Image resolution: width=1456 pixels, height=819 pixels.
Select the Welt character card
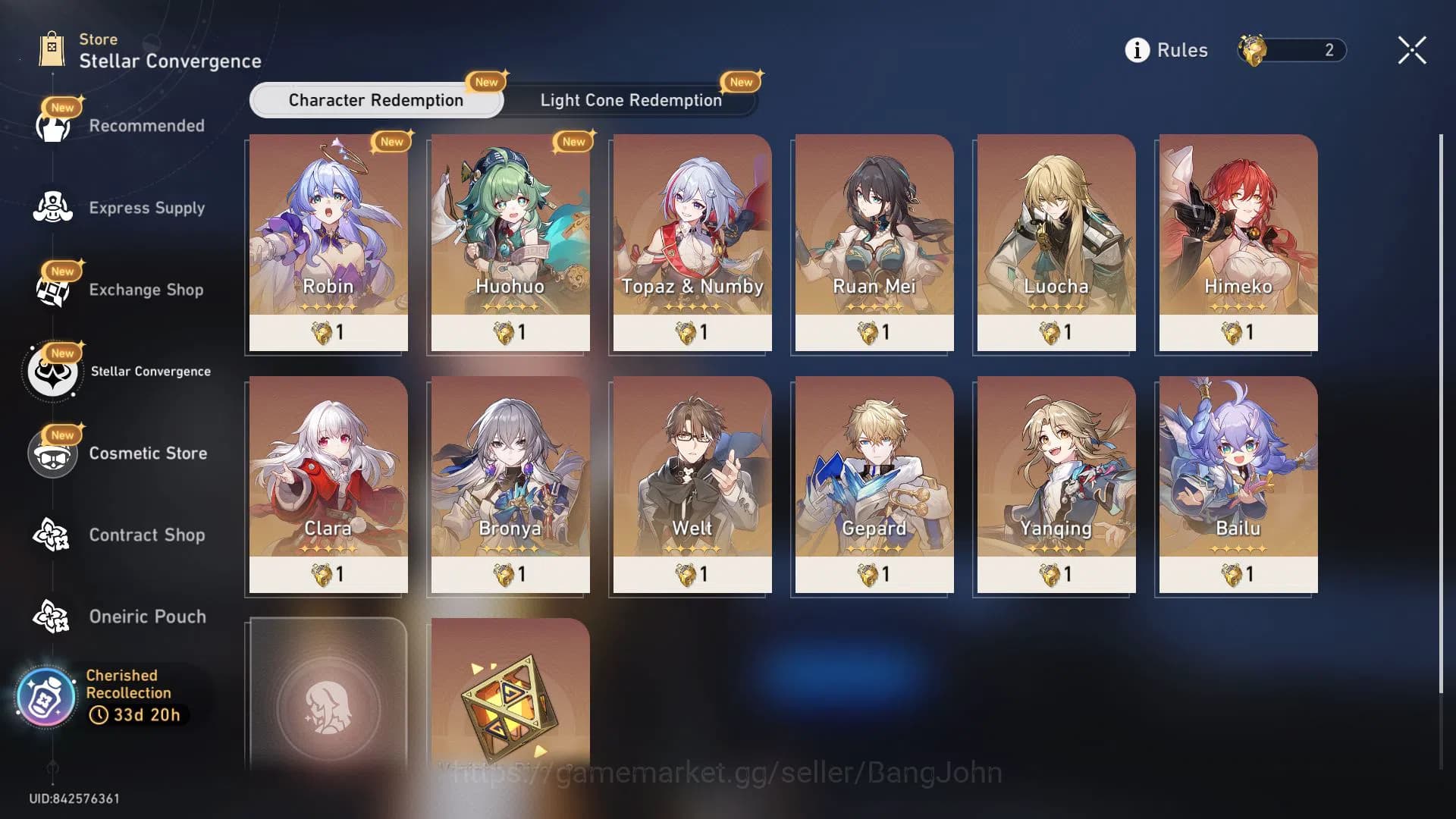coord(691,485)
